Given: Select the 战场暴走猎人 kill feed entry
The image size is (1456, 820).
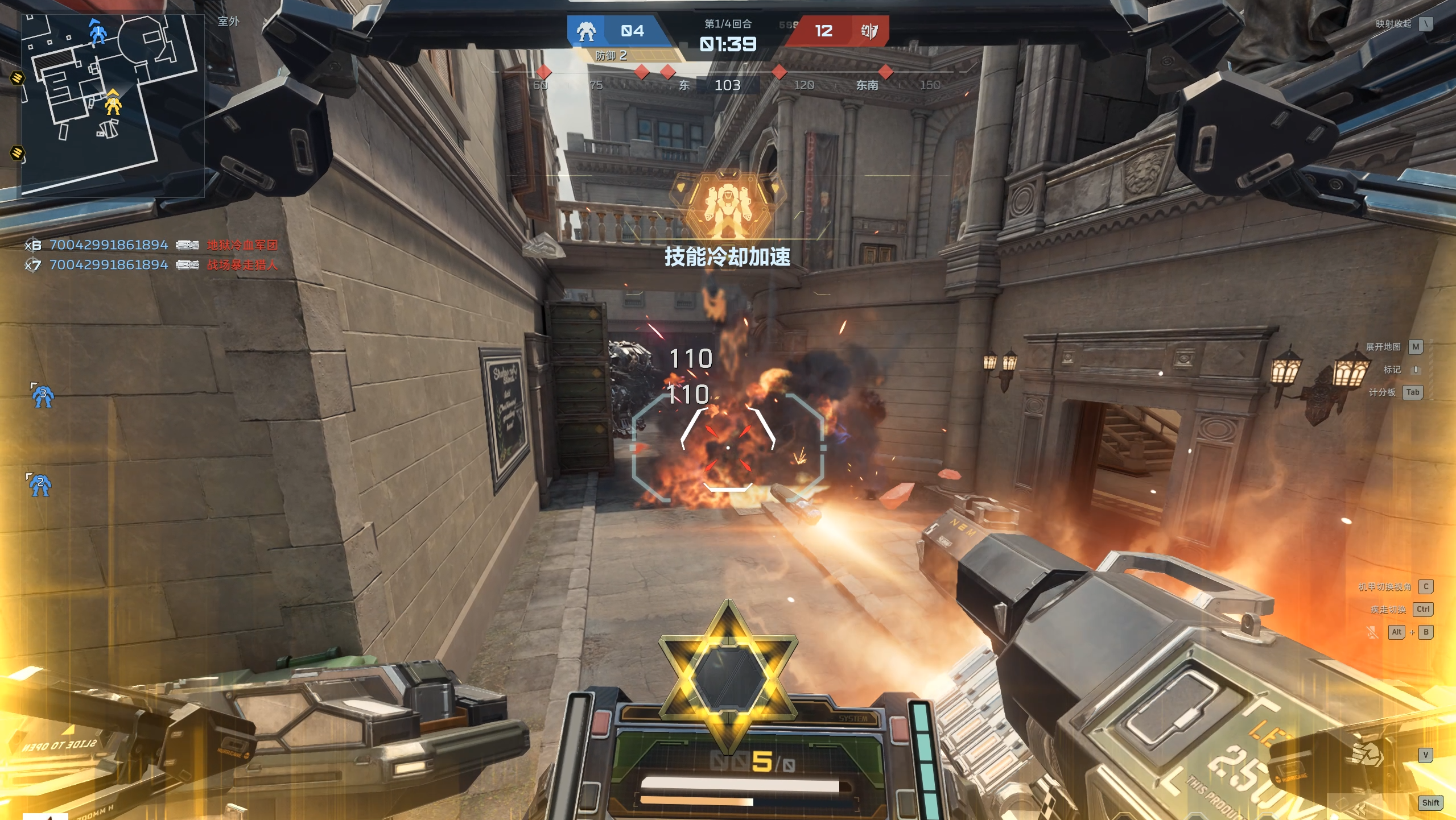Looking at the screenshot, I should [x=242, y=265].
